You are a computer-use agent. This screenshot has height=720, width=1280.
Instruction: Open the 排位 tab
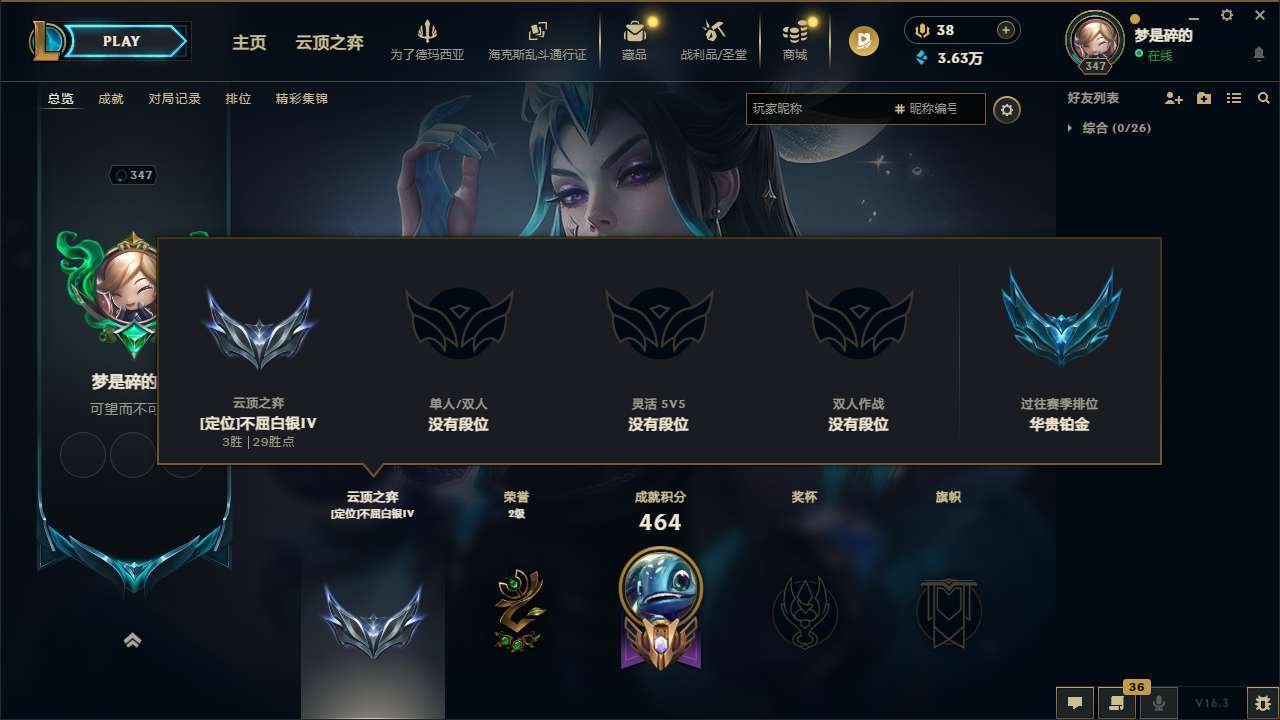(238, 98)
